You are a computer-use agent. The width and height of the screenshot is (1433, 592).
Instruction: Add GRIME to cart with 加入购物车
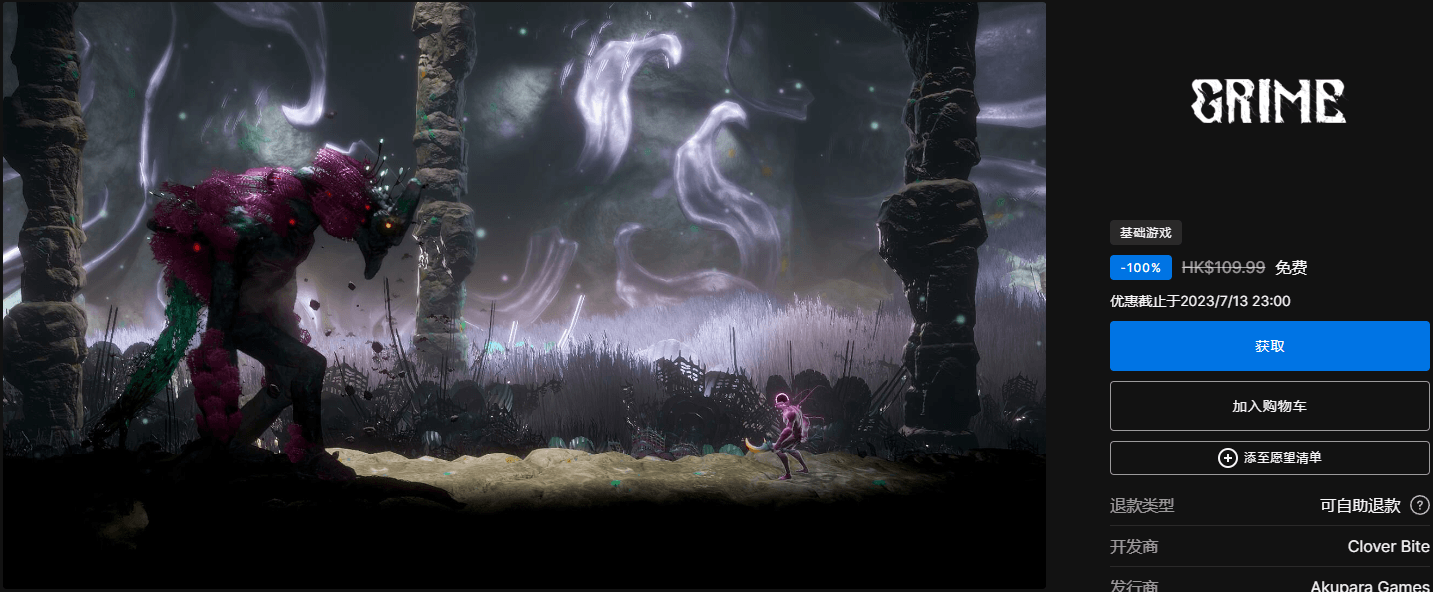click(1269, 406)
